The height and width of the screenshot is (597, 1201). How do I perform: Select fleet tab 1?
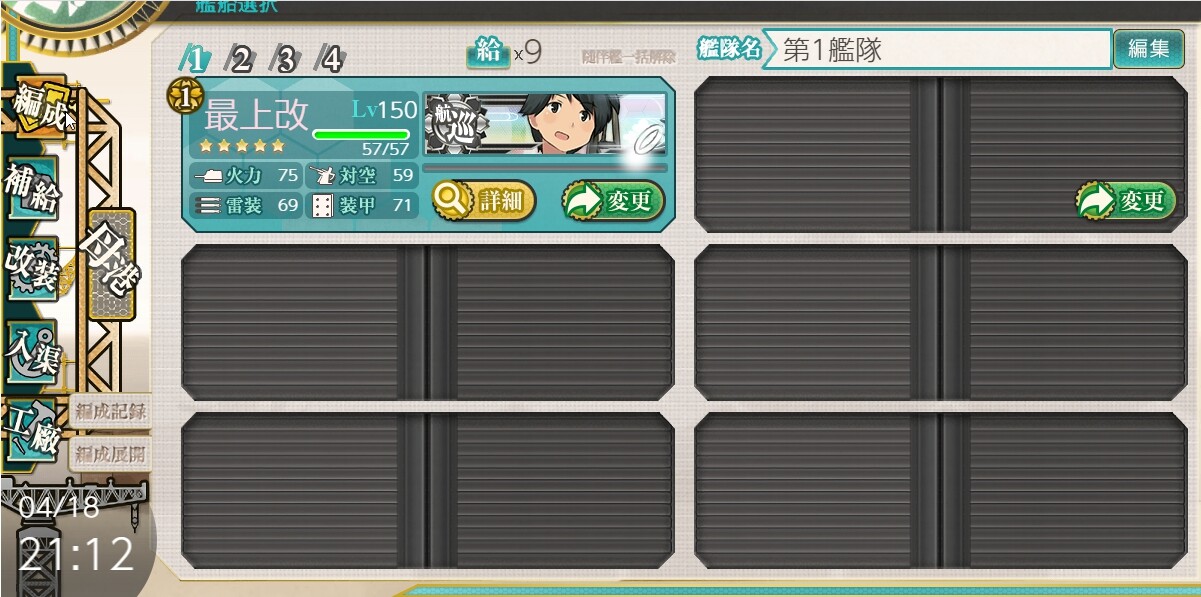195,59
